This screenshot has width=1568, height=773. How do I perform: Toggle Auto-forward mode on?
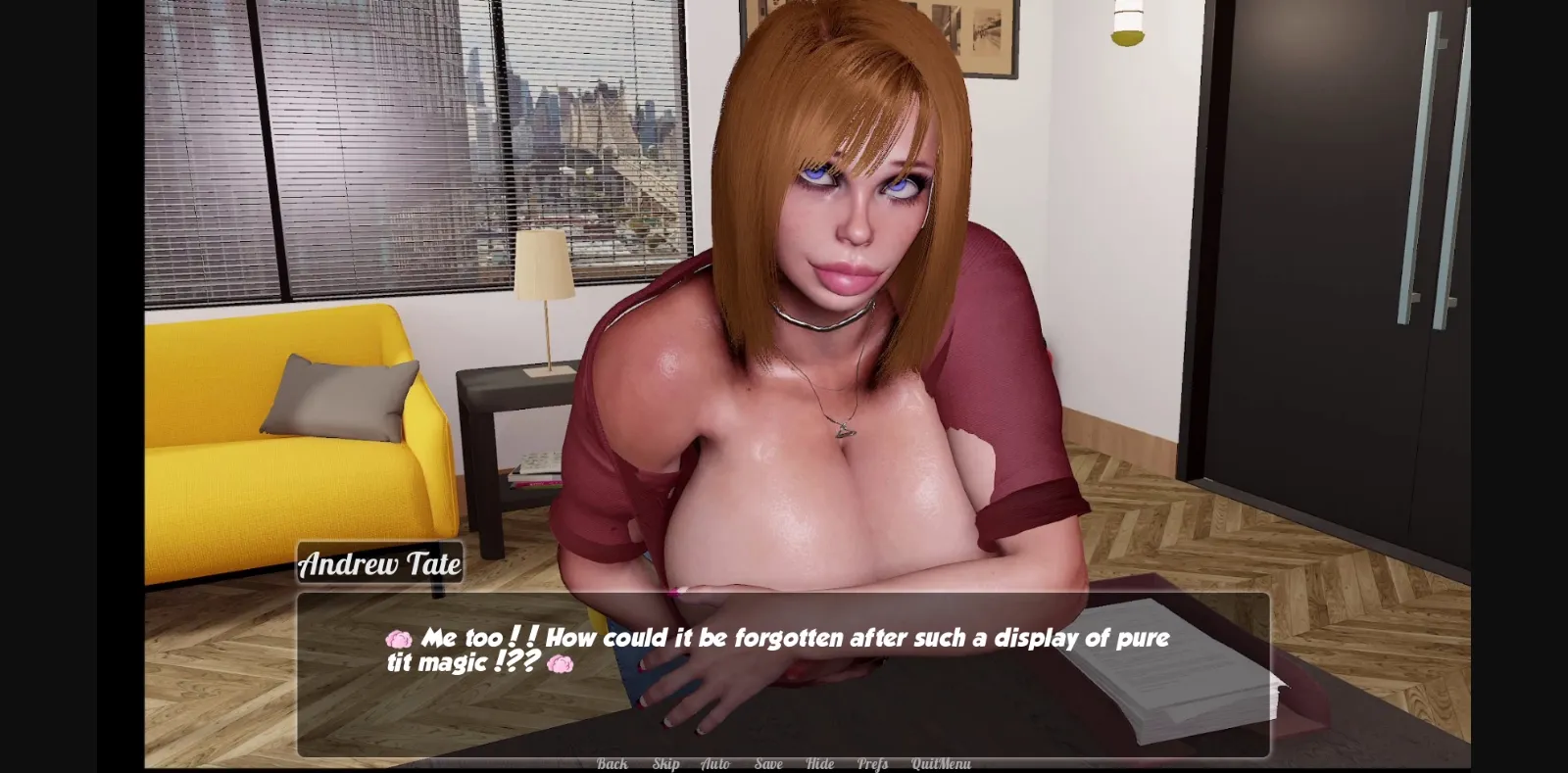click(714, 762)
